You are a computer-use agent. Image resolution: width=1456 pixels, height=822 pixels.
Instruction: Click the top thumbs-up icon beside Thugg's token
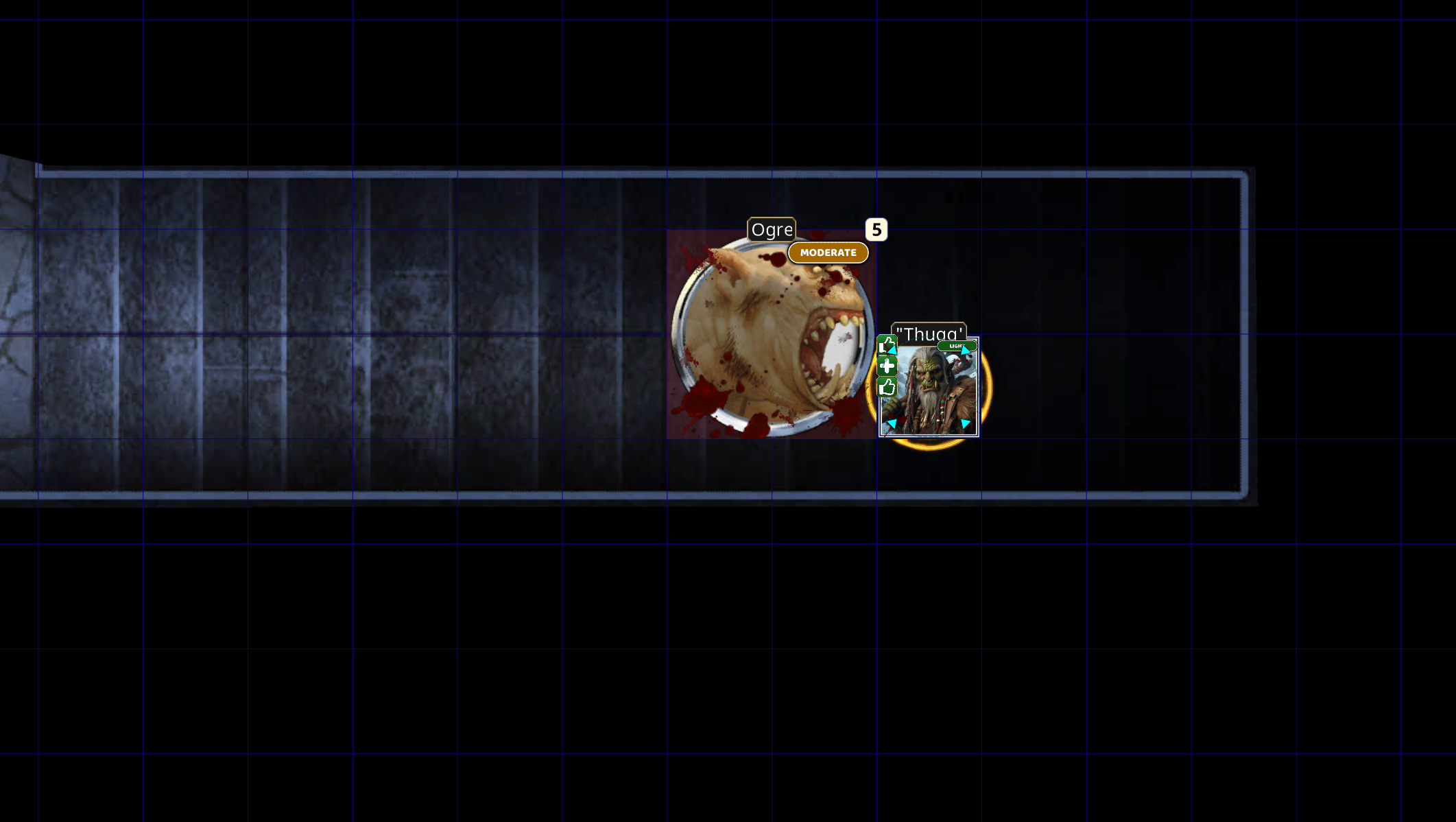tap(886, 345)
